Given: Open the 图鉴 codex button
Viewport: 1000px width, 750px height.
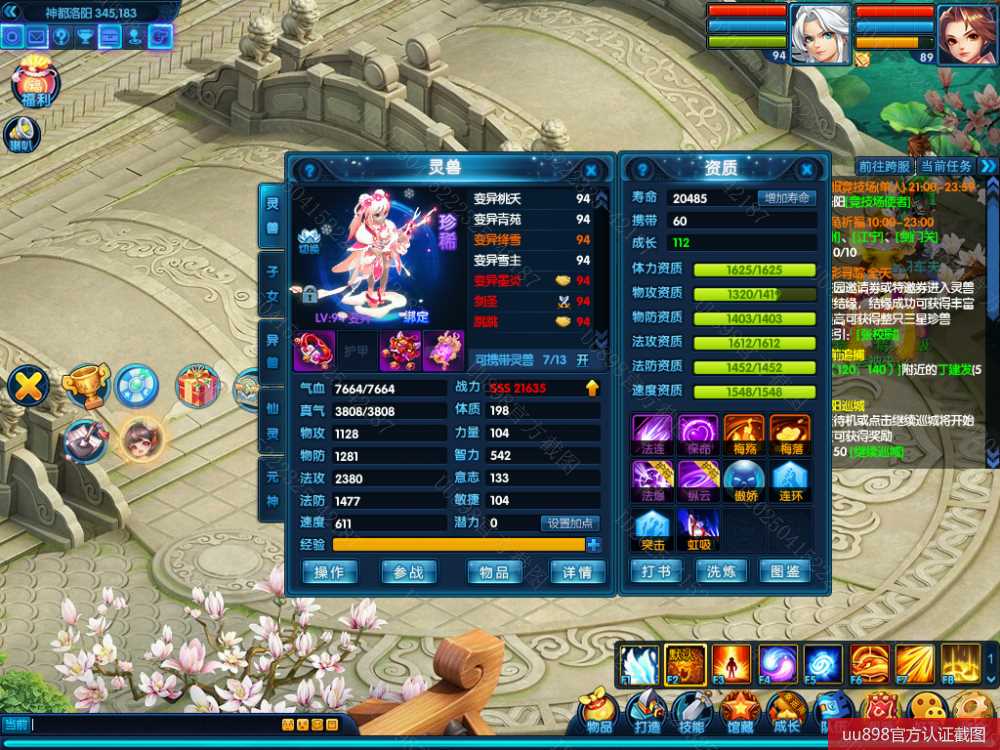Looking at the screenshot, I should [785, 571].
